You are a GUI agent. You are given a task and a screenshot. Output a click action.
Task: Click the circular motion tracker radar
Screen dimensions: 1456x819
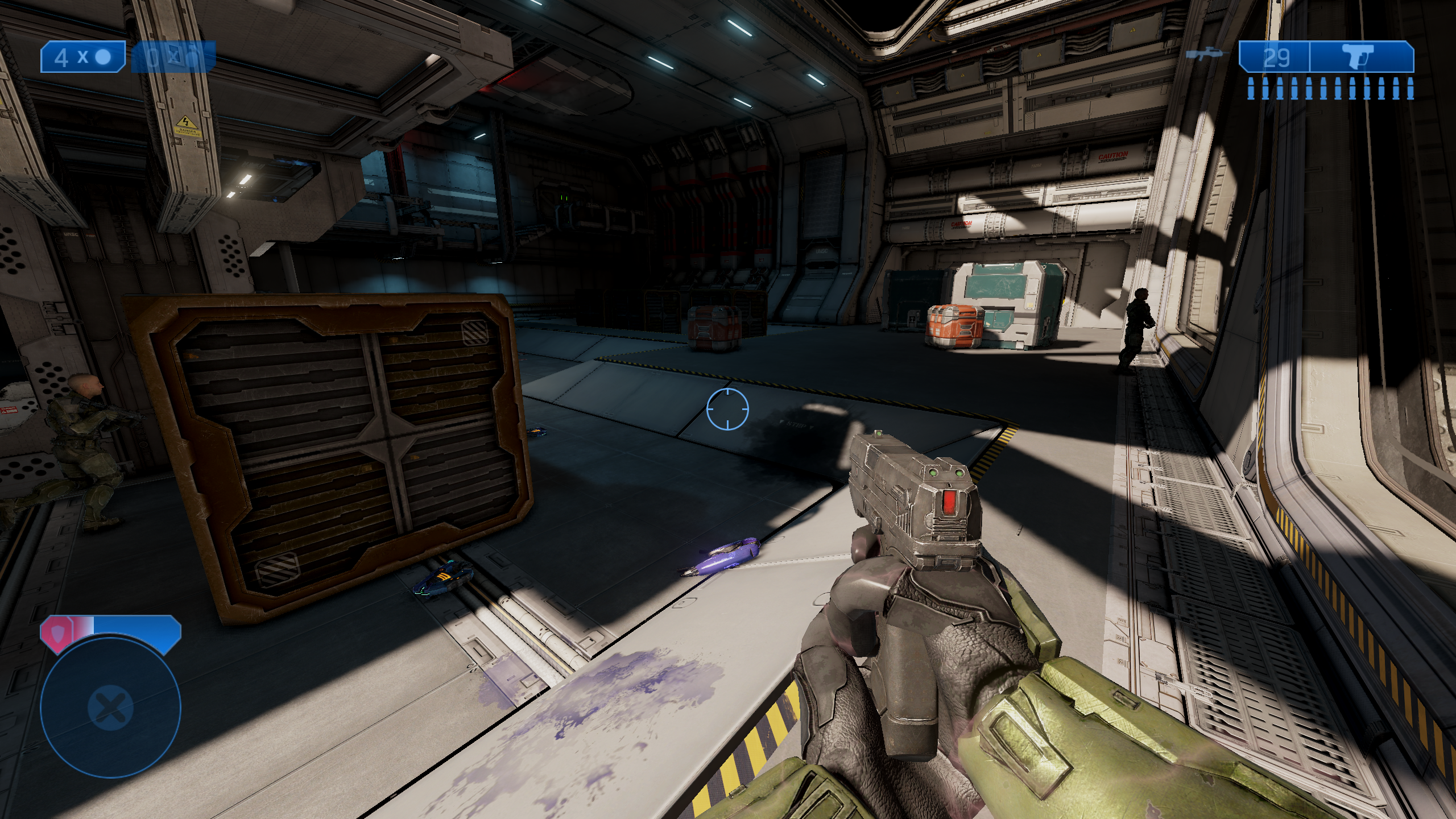click(x=111, y=708)
